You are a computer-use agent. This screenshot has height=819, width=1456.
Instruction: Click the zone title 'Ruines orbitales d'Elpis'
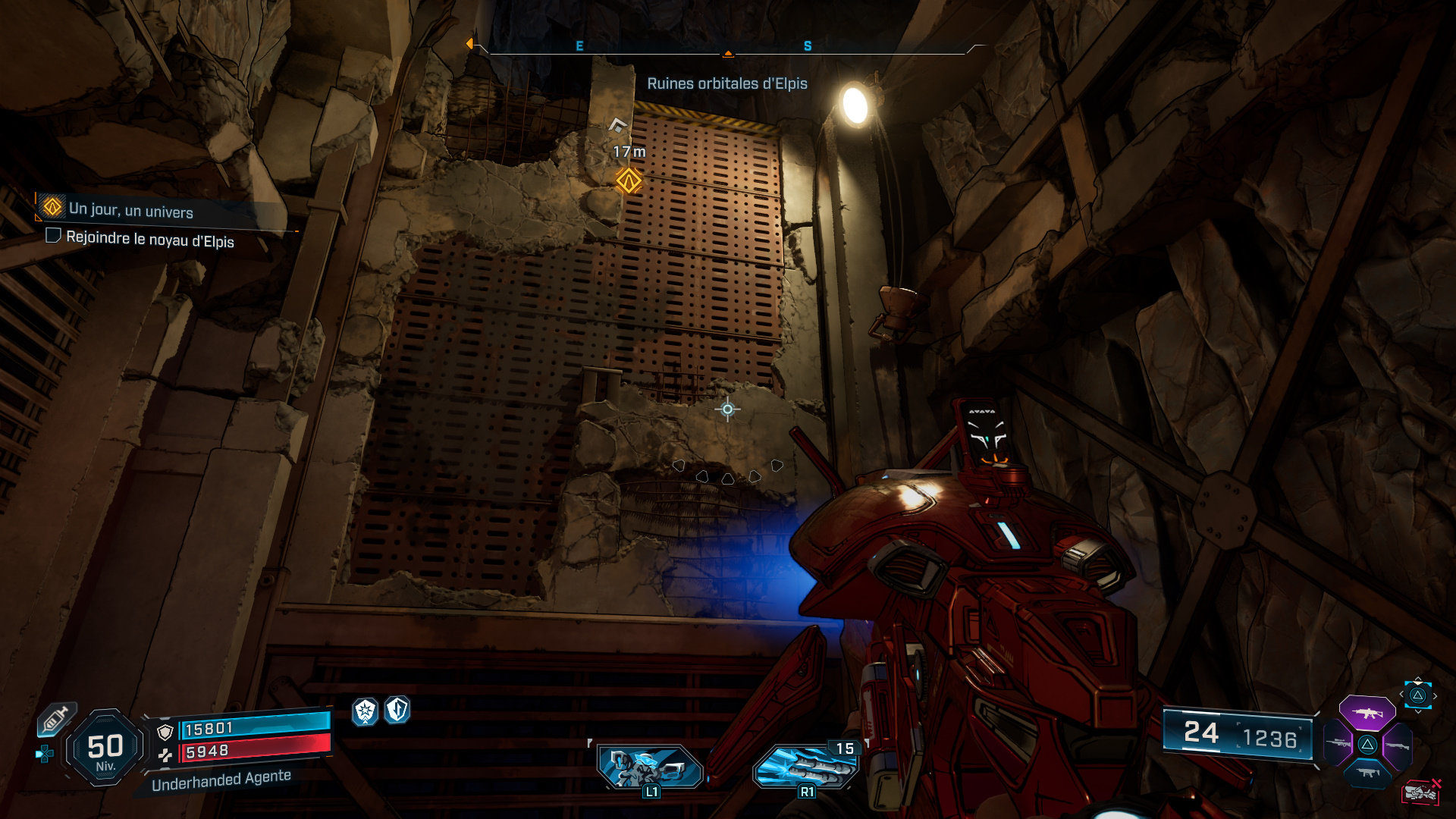[x=728, y=83]
